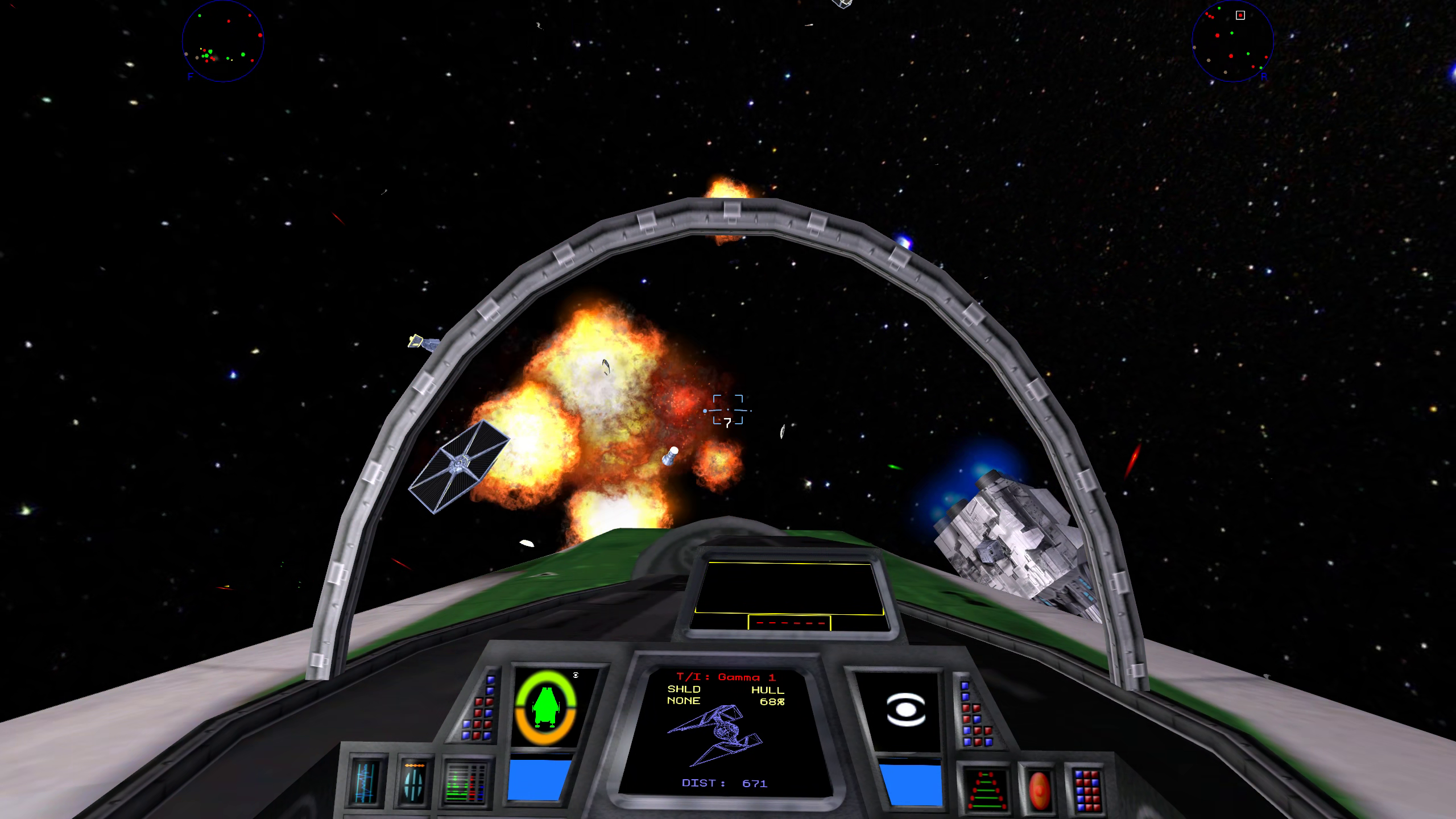Screen dimensions: 1456x819
Task: Click the small eye indicator atop the shield display
Action: tap(576, 675)
